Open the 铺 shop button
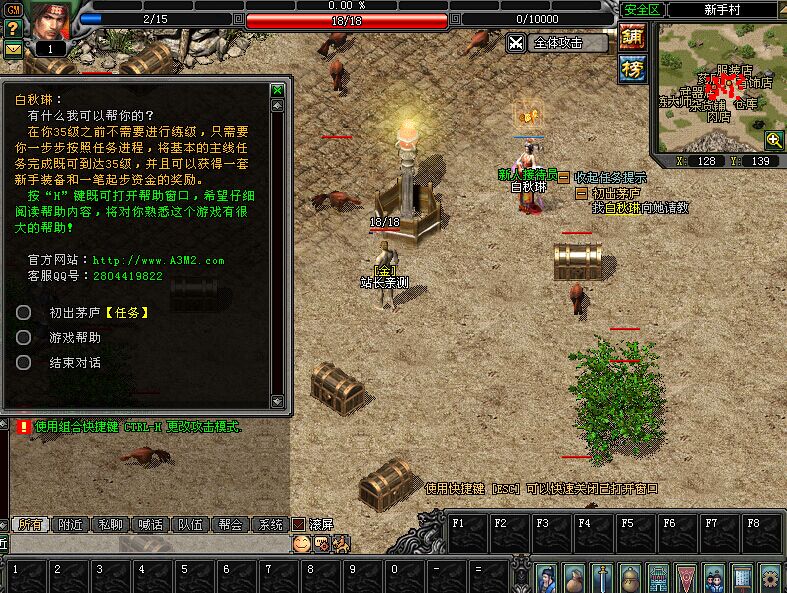The image size is (787, 593). (632, 38)
